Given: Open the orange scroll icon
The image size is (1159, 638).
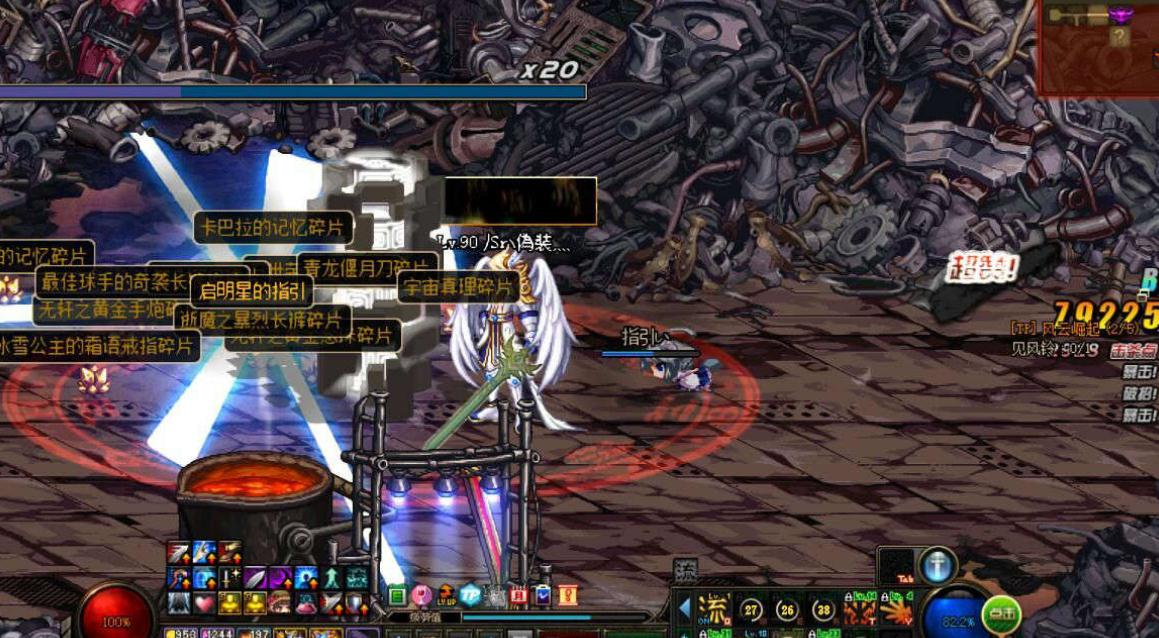Looking at the screenshot, I should 568,596.
